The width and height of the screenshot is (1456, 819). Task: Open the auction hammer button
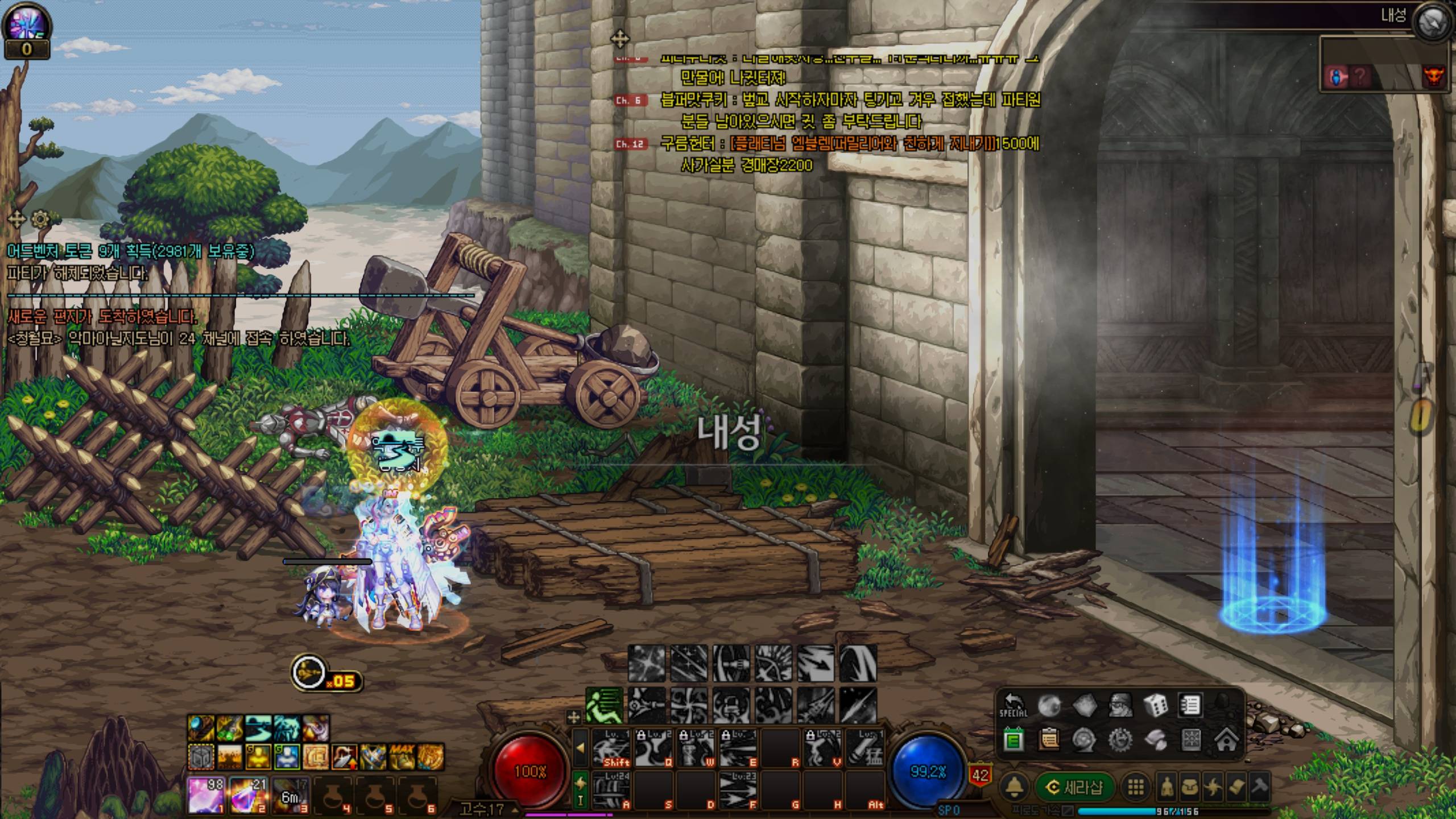tap(1259, 787)
